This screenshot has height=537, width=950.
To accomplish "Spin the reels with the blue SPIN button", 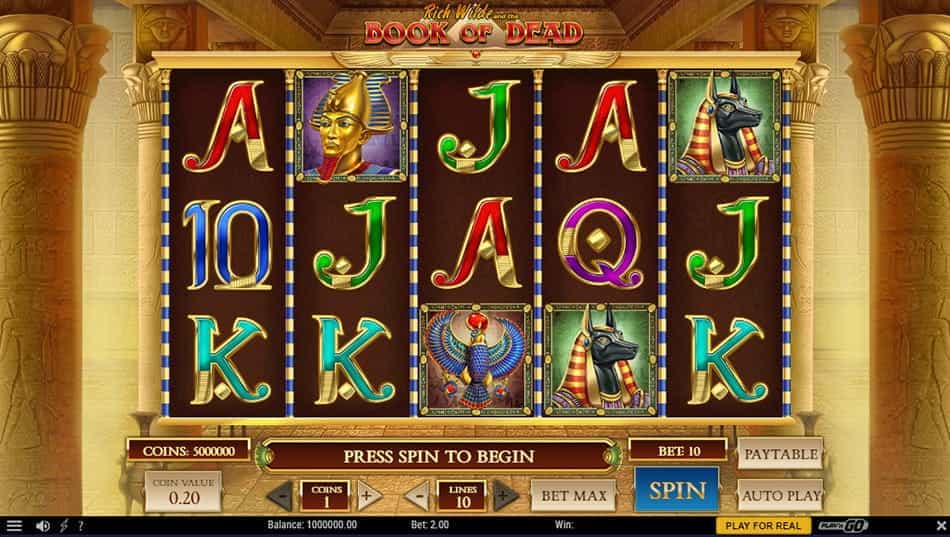I will pyautogui.click(x=677, y=491).
